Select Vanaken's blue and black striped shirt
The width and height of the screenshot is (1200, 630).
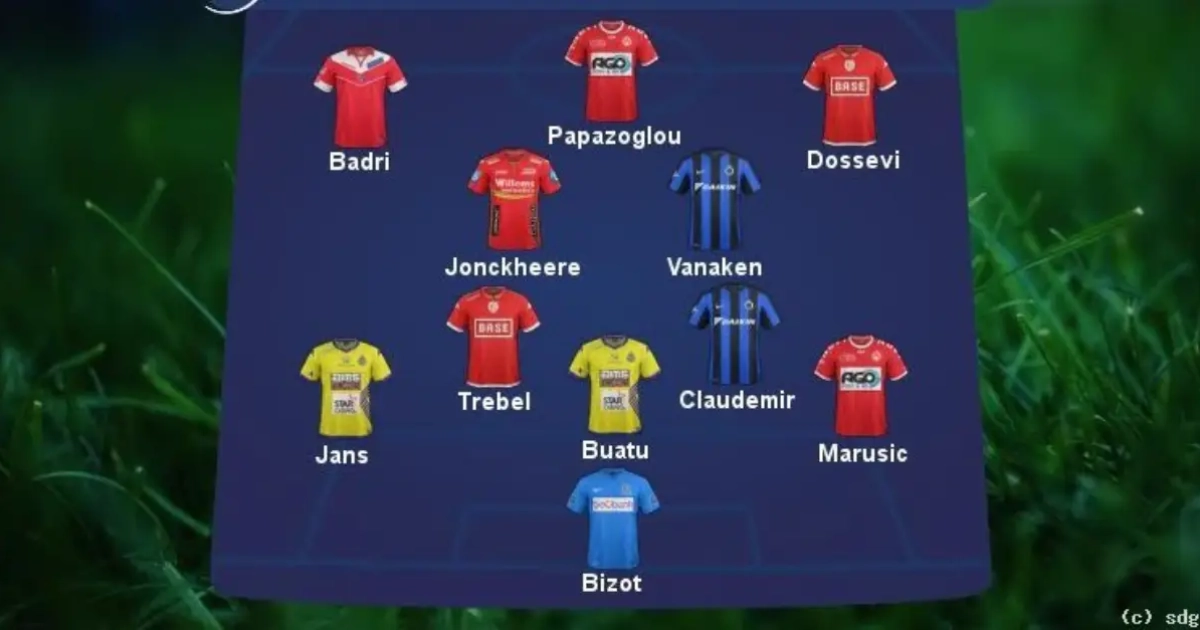pos(714,200)
